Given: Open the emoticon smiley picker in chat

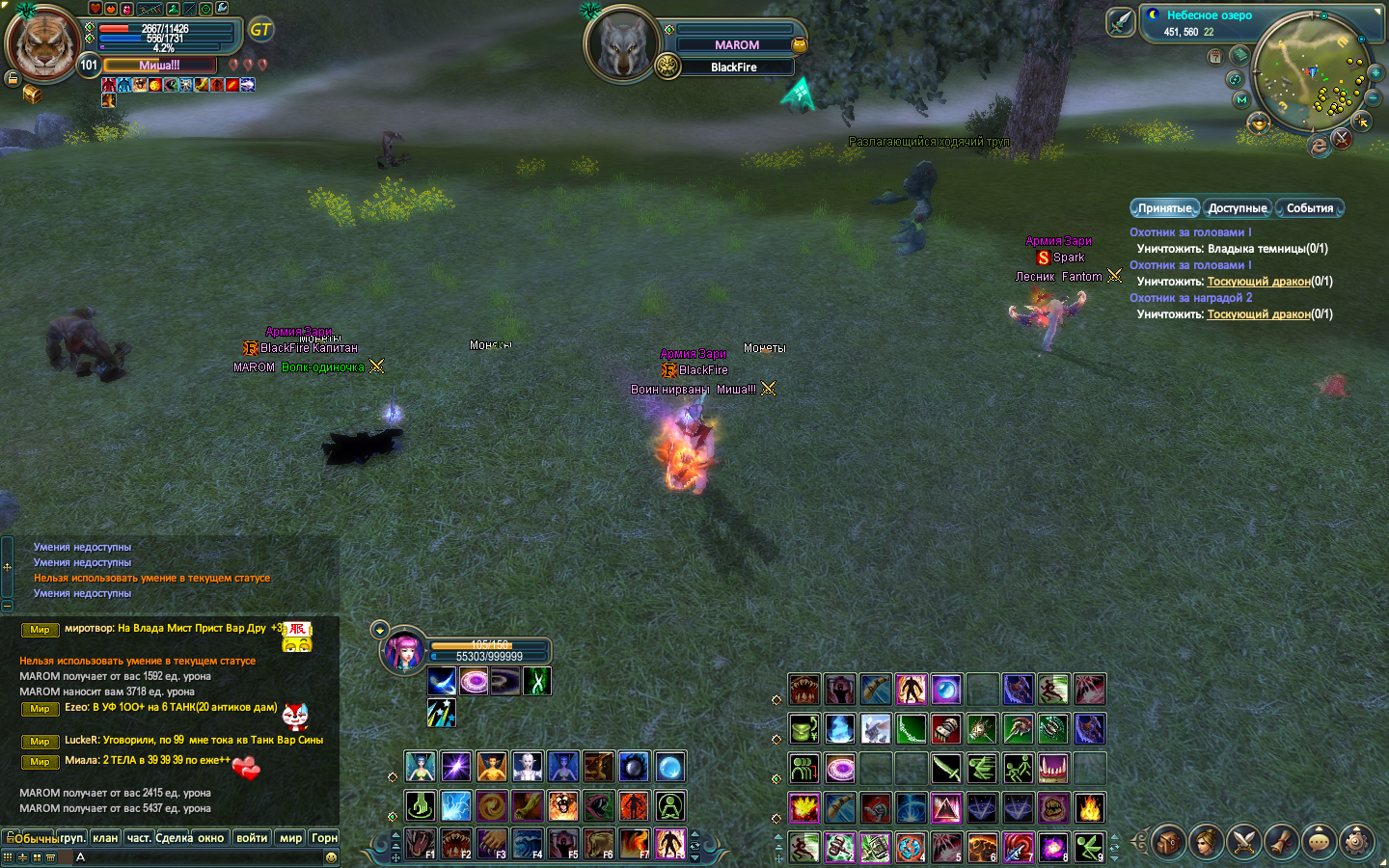Looking at the screenshot, I should (x=331, y=857).
